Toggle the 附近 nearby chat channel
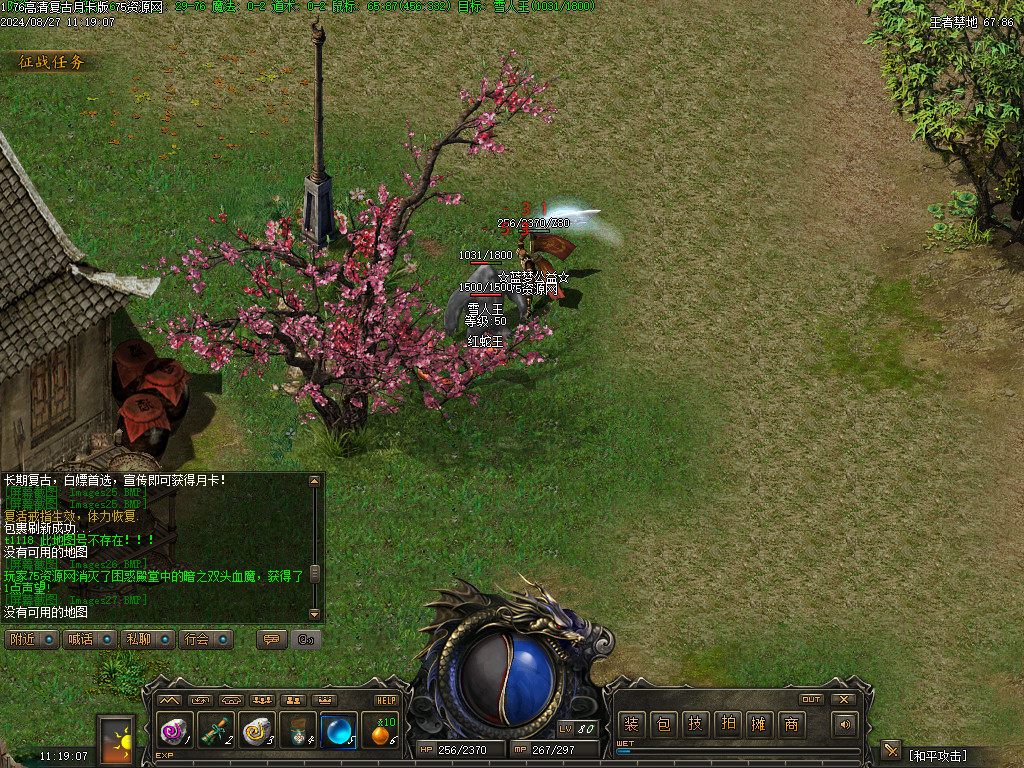Viewport: 1024px width, 768px height. 31,639
